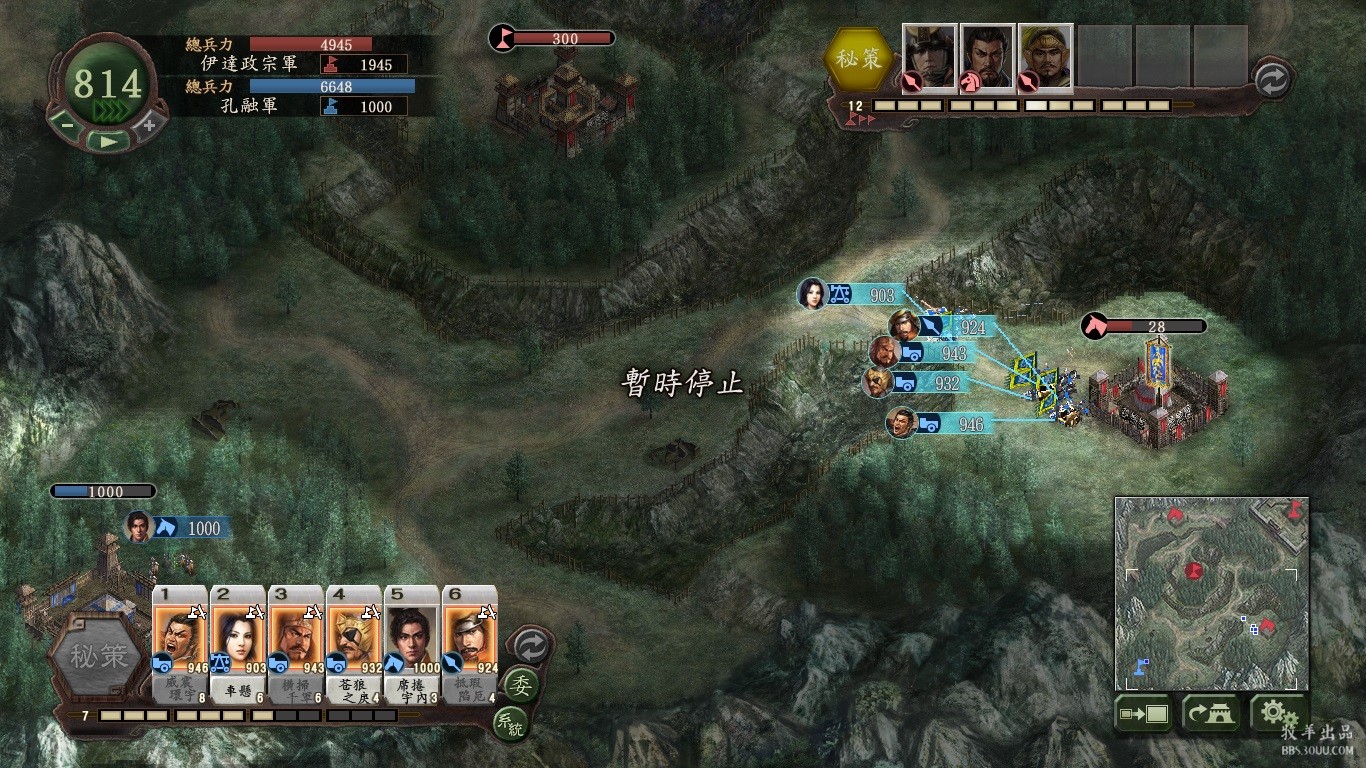1366x768 pixels.
Task: Select officer card 3 with 943 troops
Action: [x=295, y=638]
